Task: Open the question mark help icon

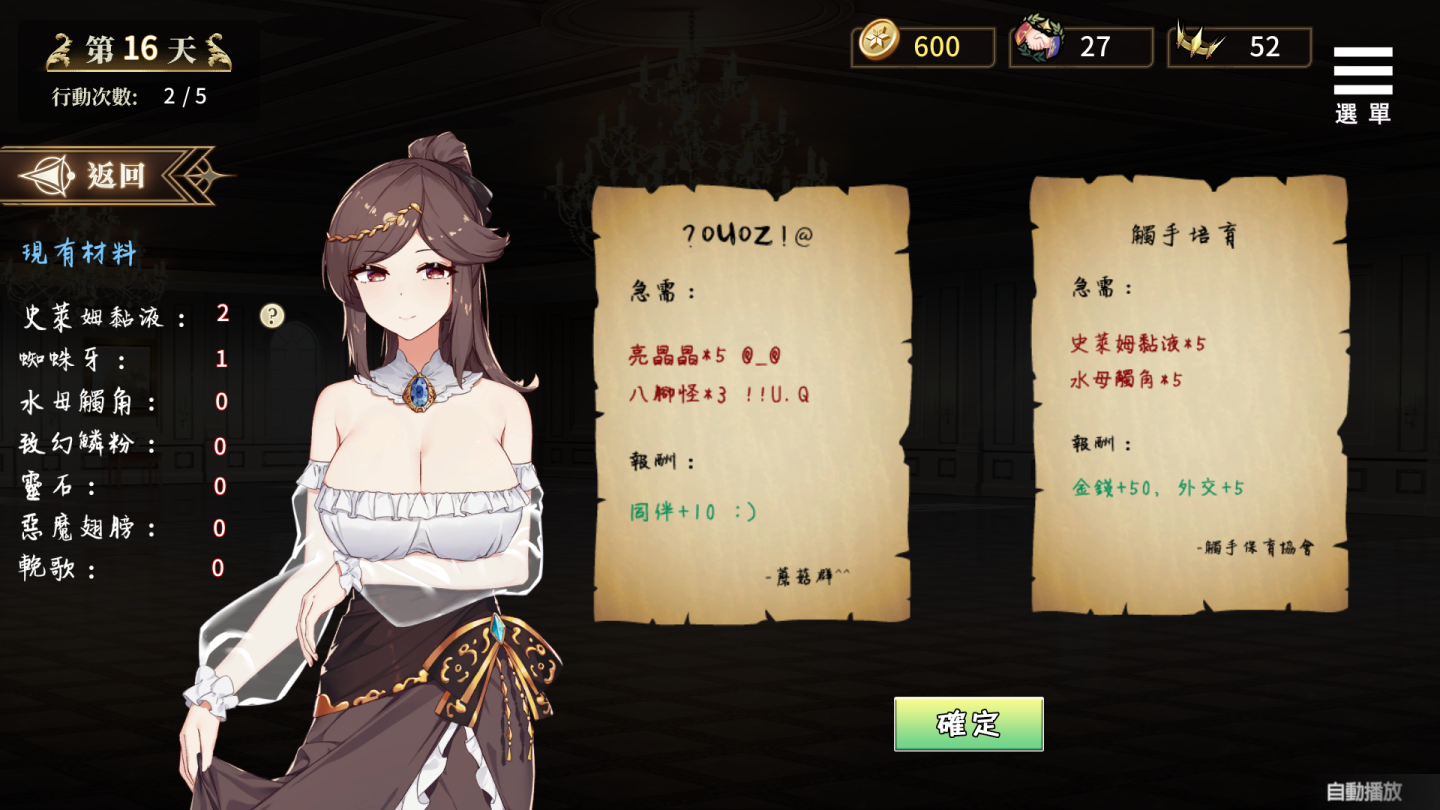Action: tap(272, 316)
